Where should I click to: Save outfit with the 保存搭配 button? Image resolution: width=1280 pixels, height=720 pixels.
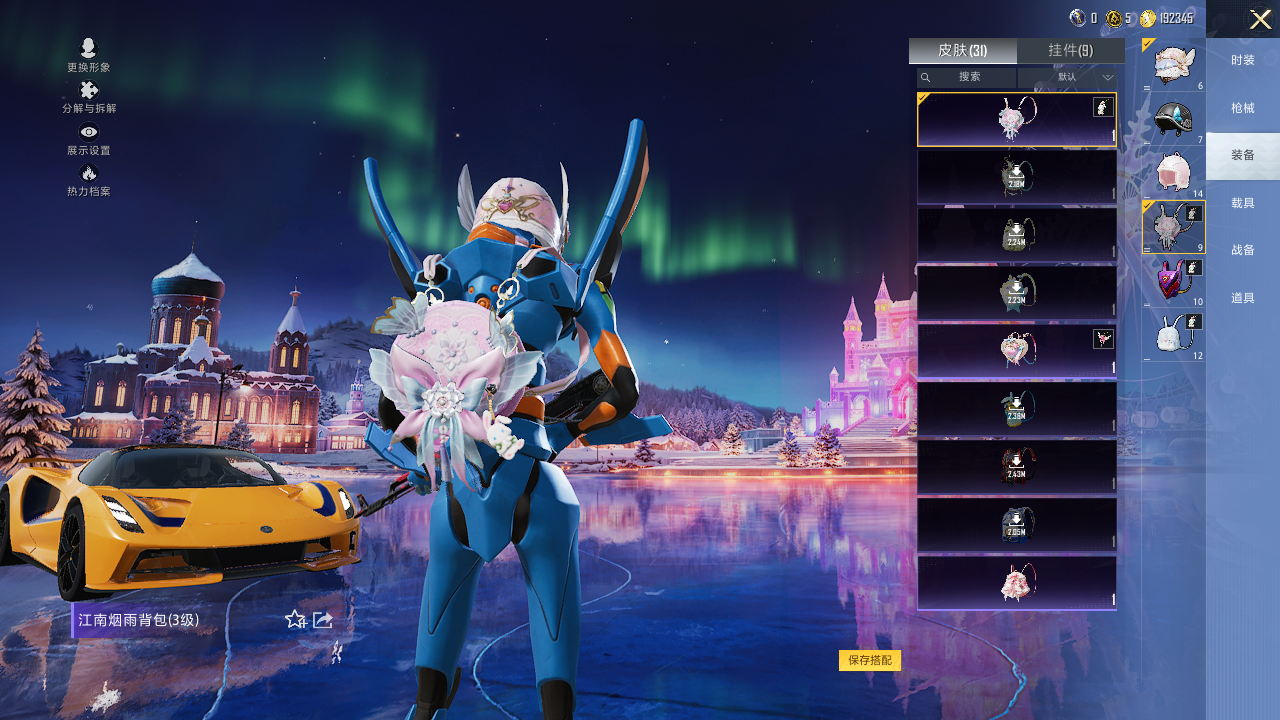(870, 660)
